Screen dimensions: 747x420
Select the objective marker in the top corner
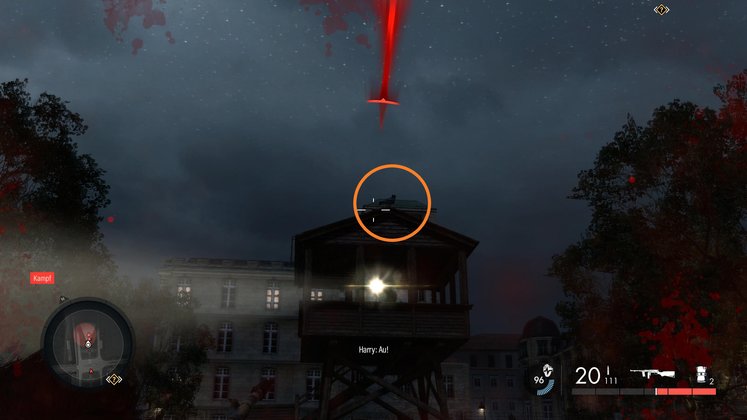661,9
